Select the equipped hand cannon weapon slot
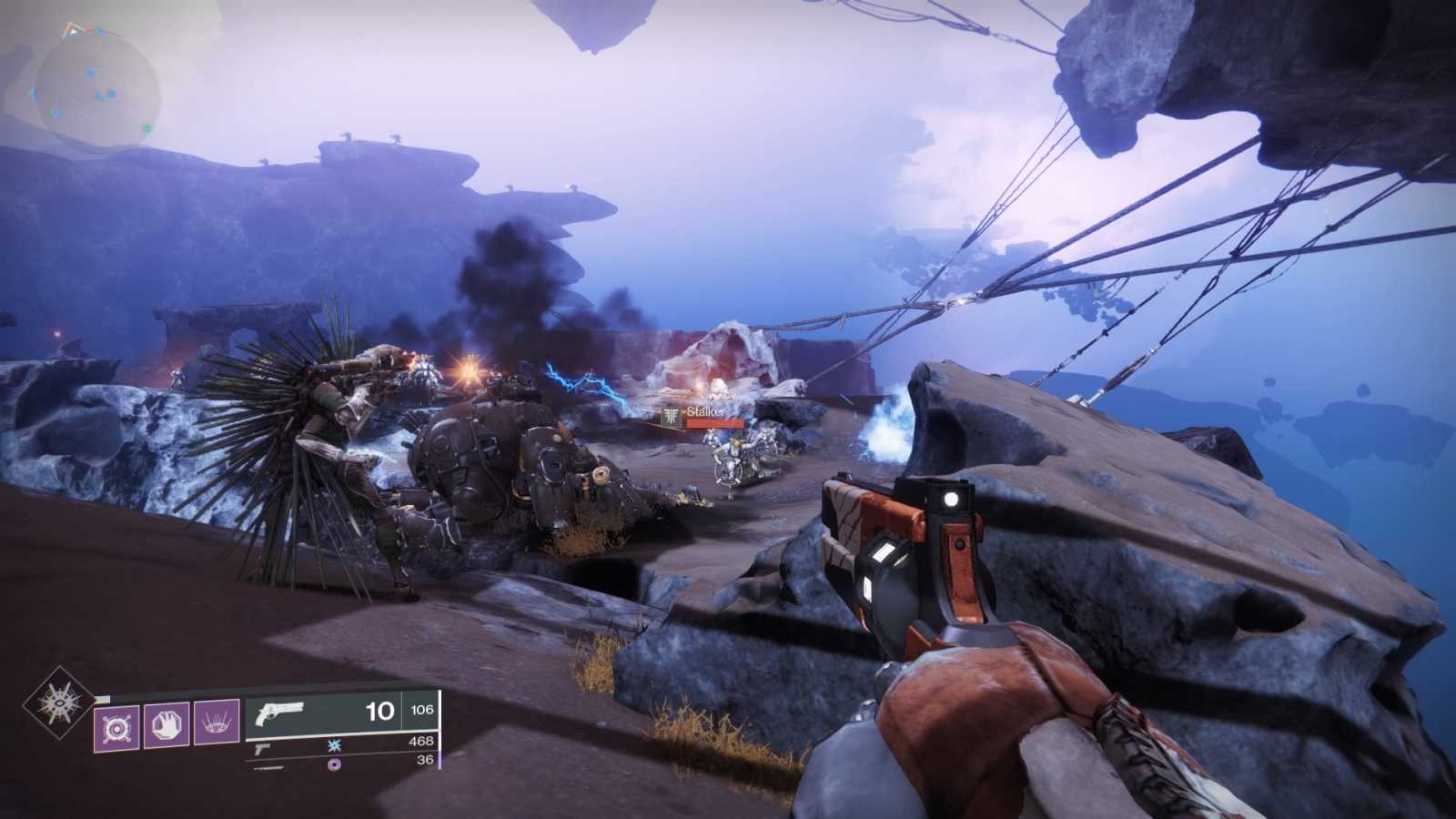 [x=340, y=712]
